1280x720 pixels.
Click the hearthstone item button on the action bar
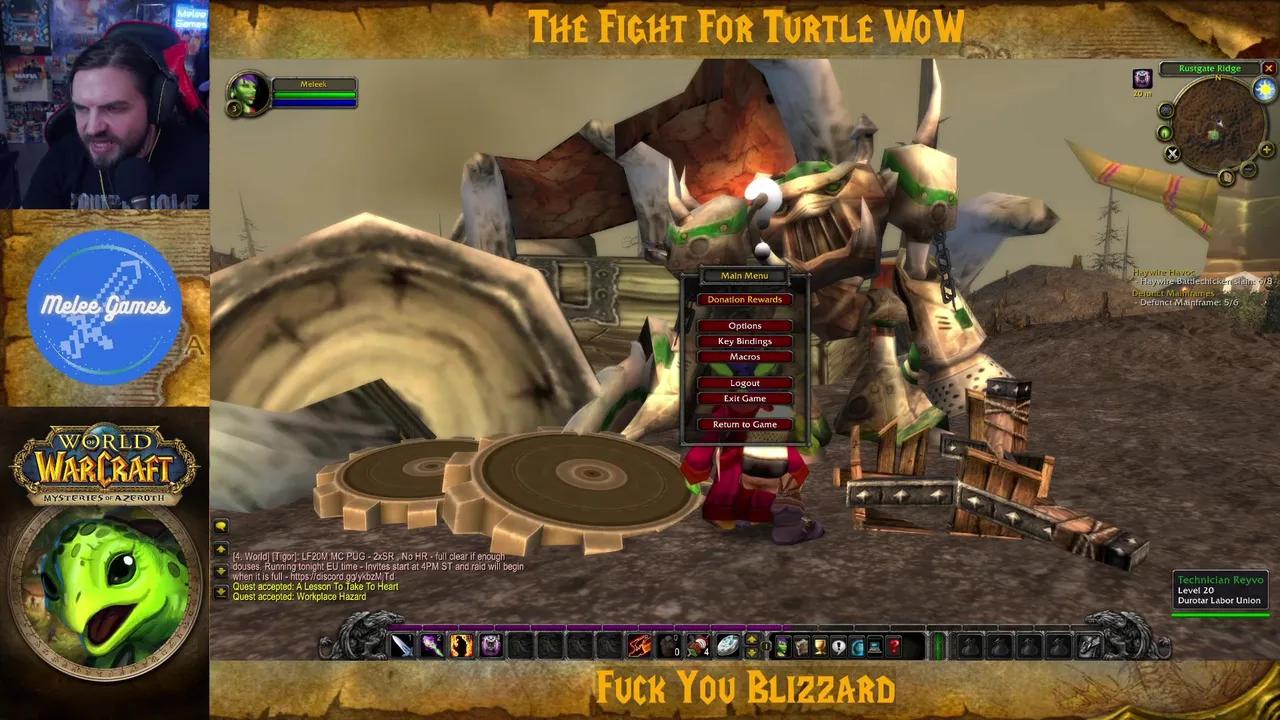point(727,645)
